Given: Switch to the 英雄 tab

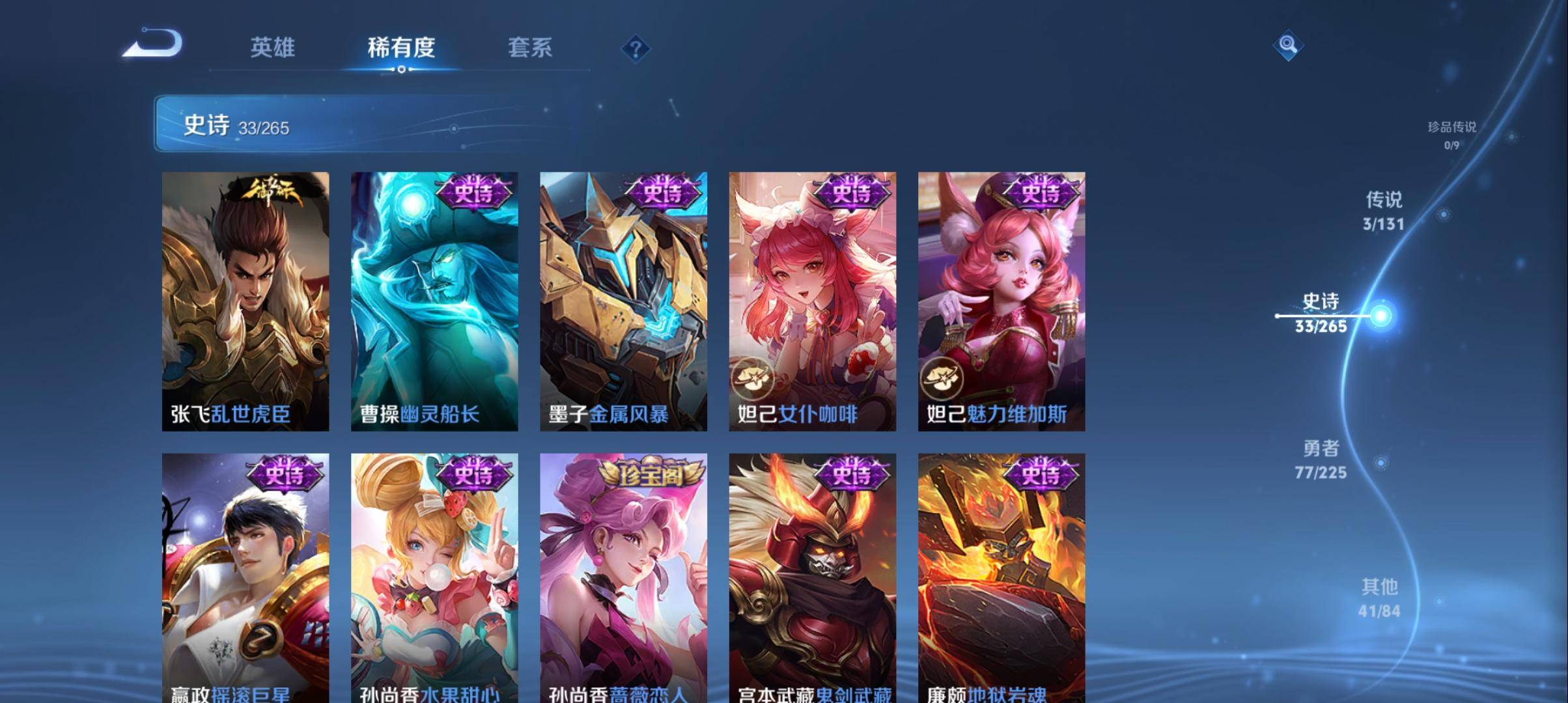Looking at the screenshot, I should tap(273, 48).
